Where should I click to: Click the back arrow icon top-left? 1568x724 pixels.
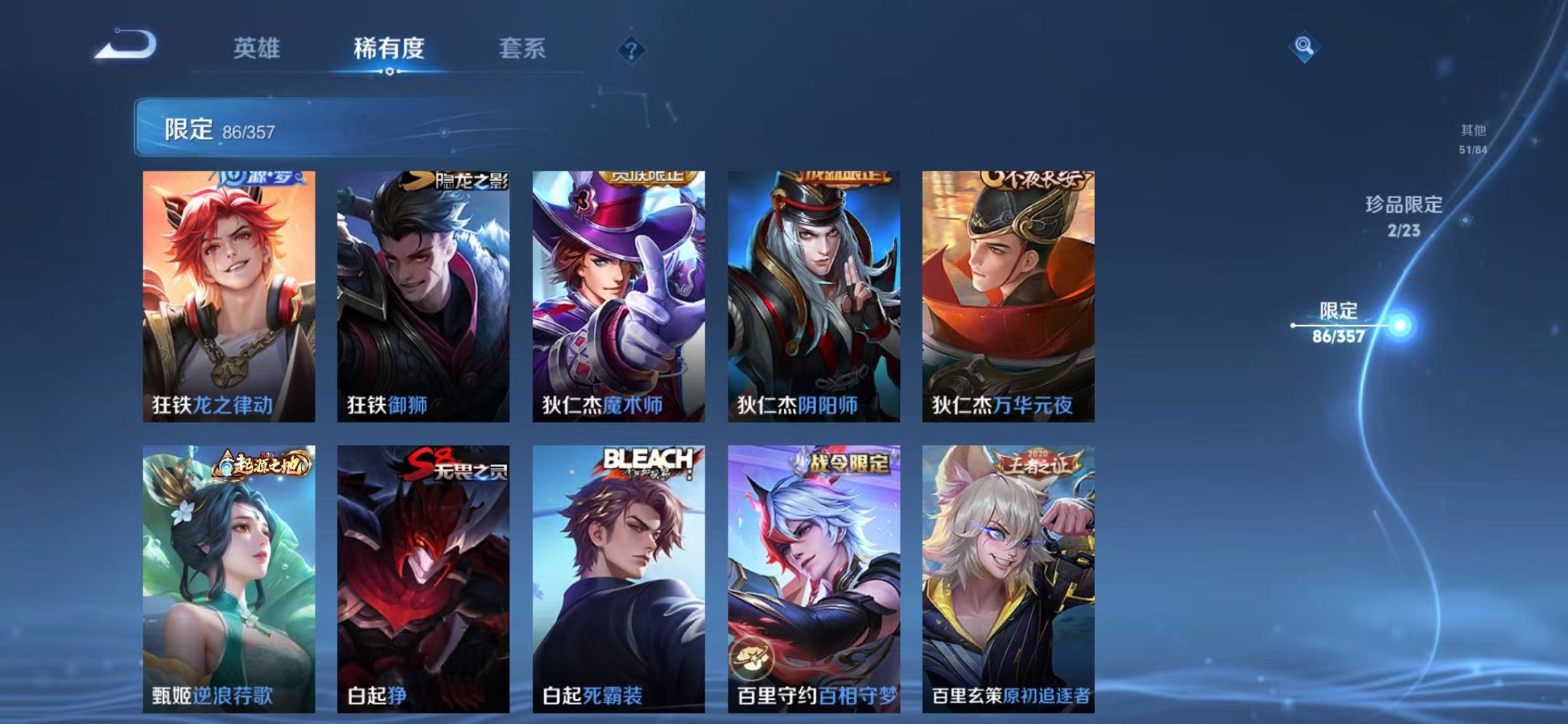(127, 48)
